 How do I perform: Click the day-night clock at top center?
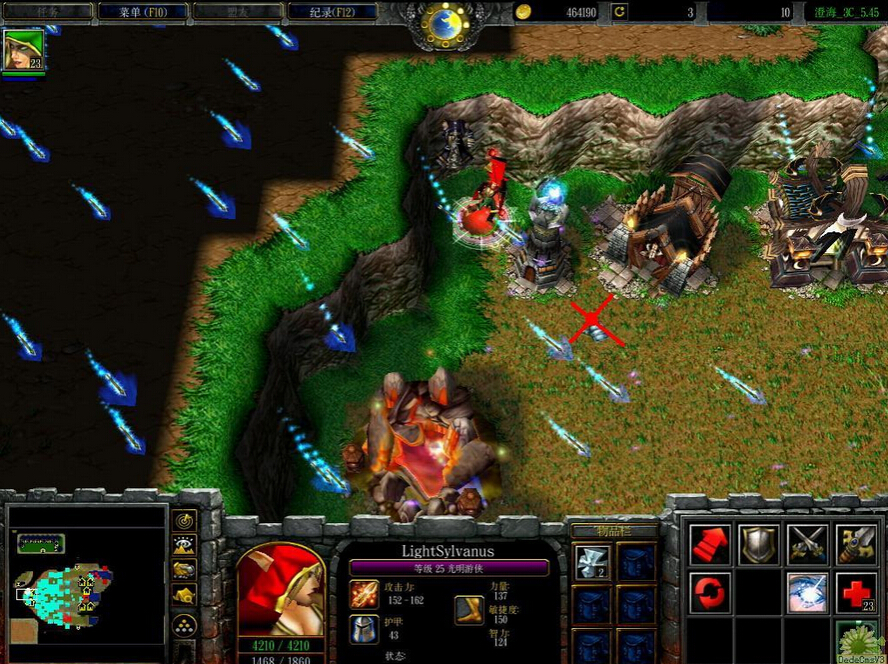(444, 20)
